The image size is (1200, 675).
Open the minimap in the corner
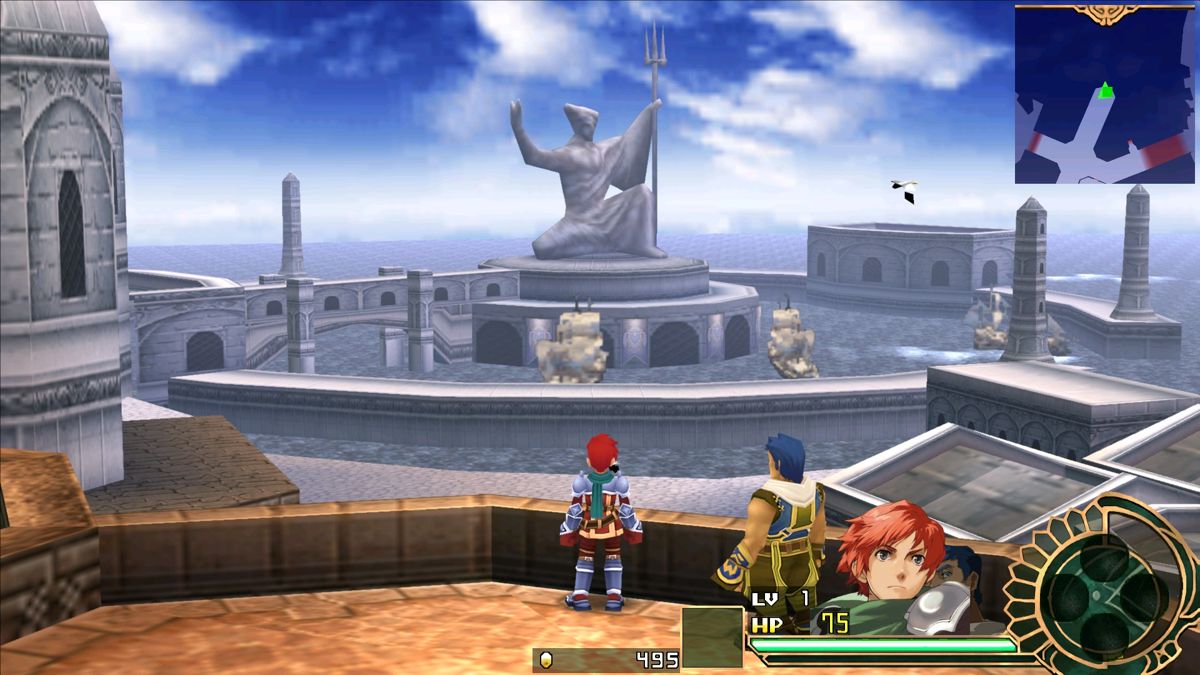coord(1104,96)
